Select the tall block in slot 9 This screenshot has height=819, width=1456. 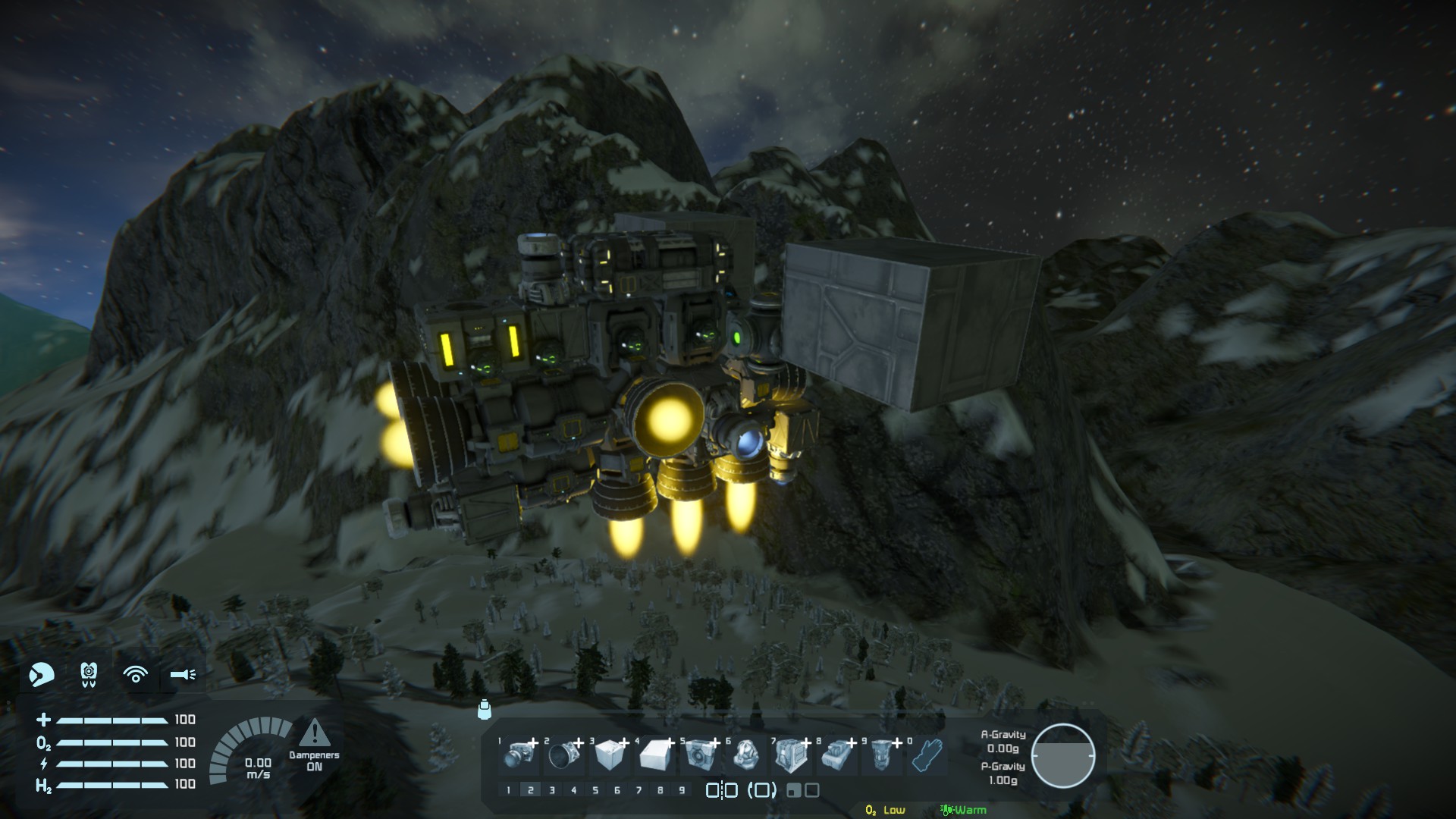pos(881,755)
